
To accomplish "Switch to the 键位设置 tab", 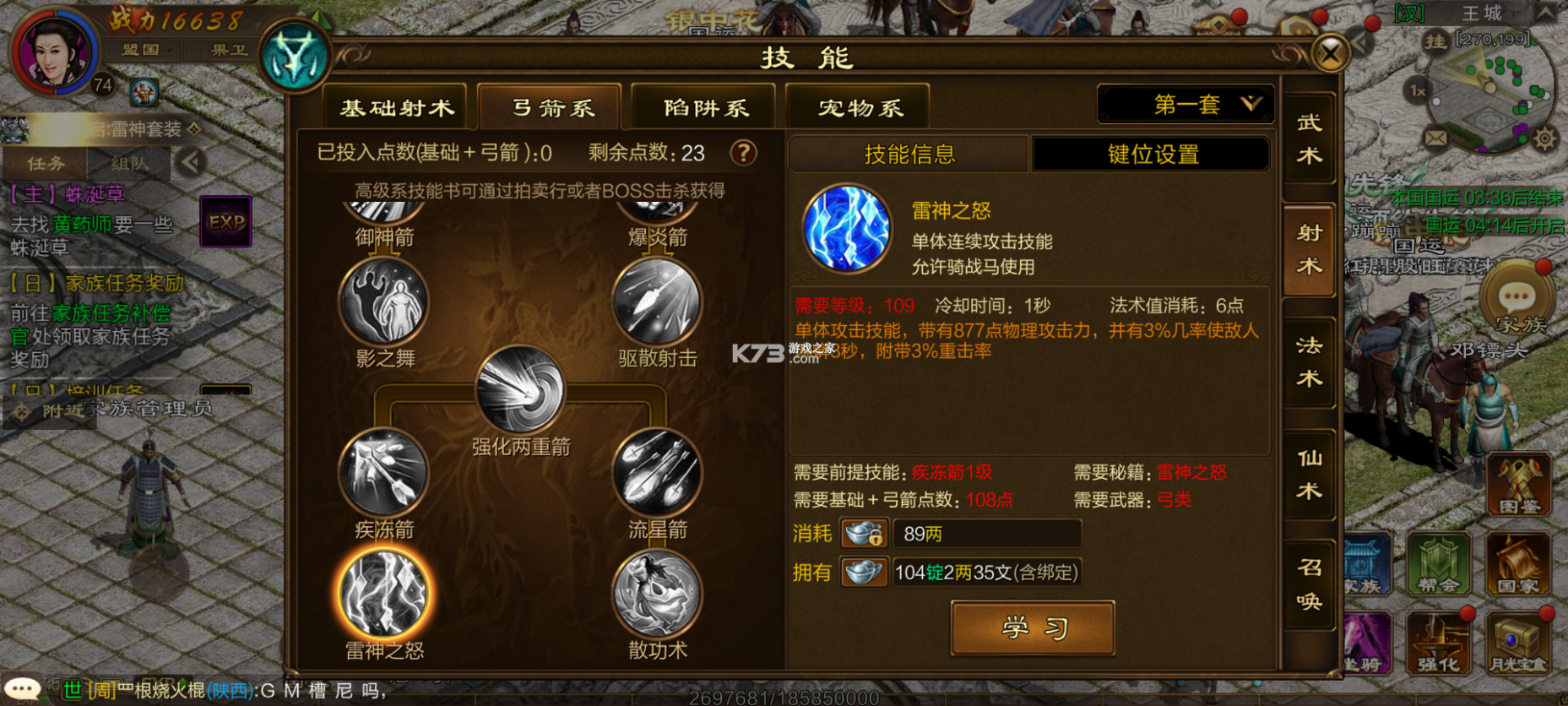I will (x=1152, y=154).
